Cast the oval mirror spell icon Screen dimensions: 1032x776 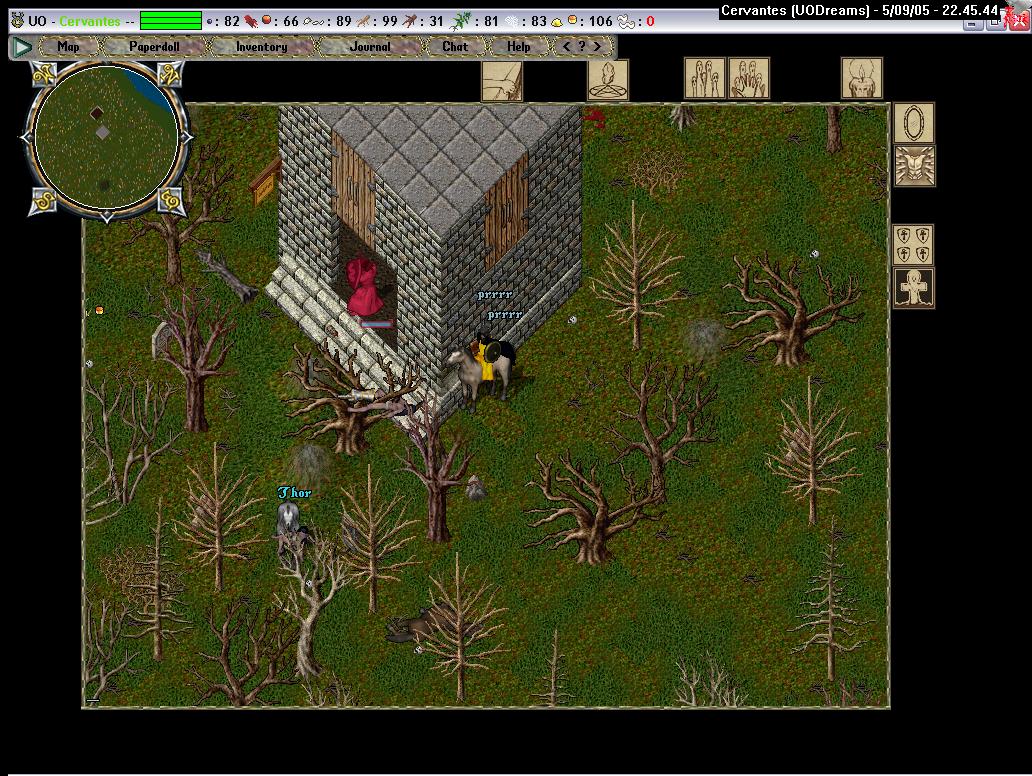click(913, 123)
